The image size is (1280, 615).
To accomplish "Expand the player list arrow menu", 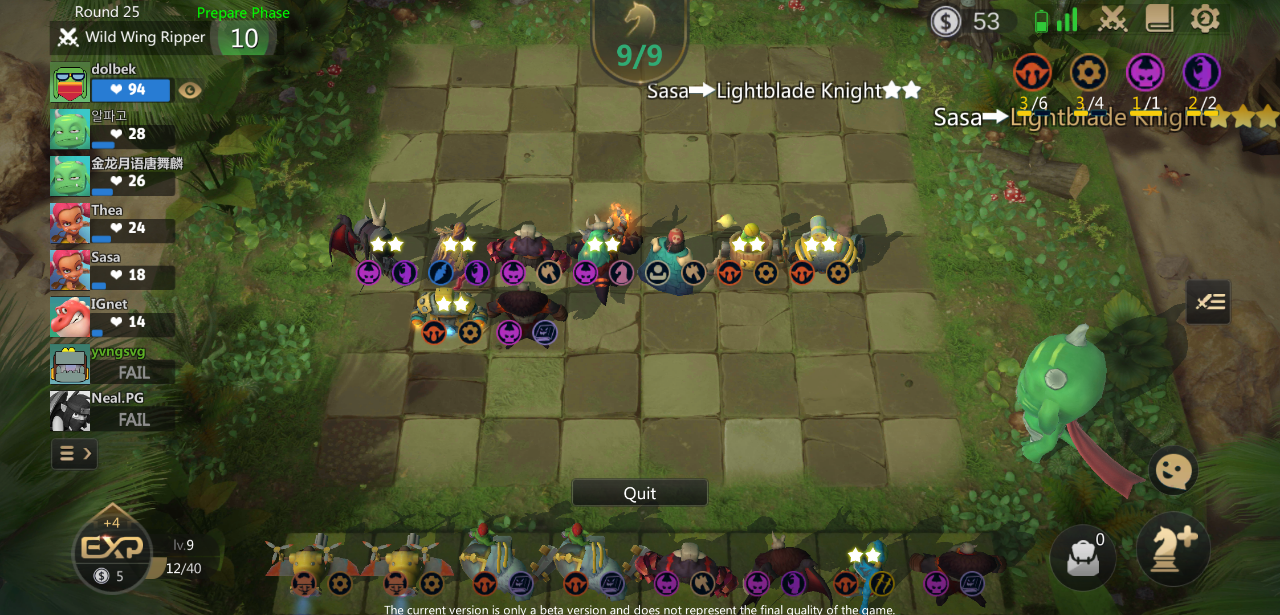I will click(x=75, y=454).
